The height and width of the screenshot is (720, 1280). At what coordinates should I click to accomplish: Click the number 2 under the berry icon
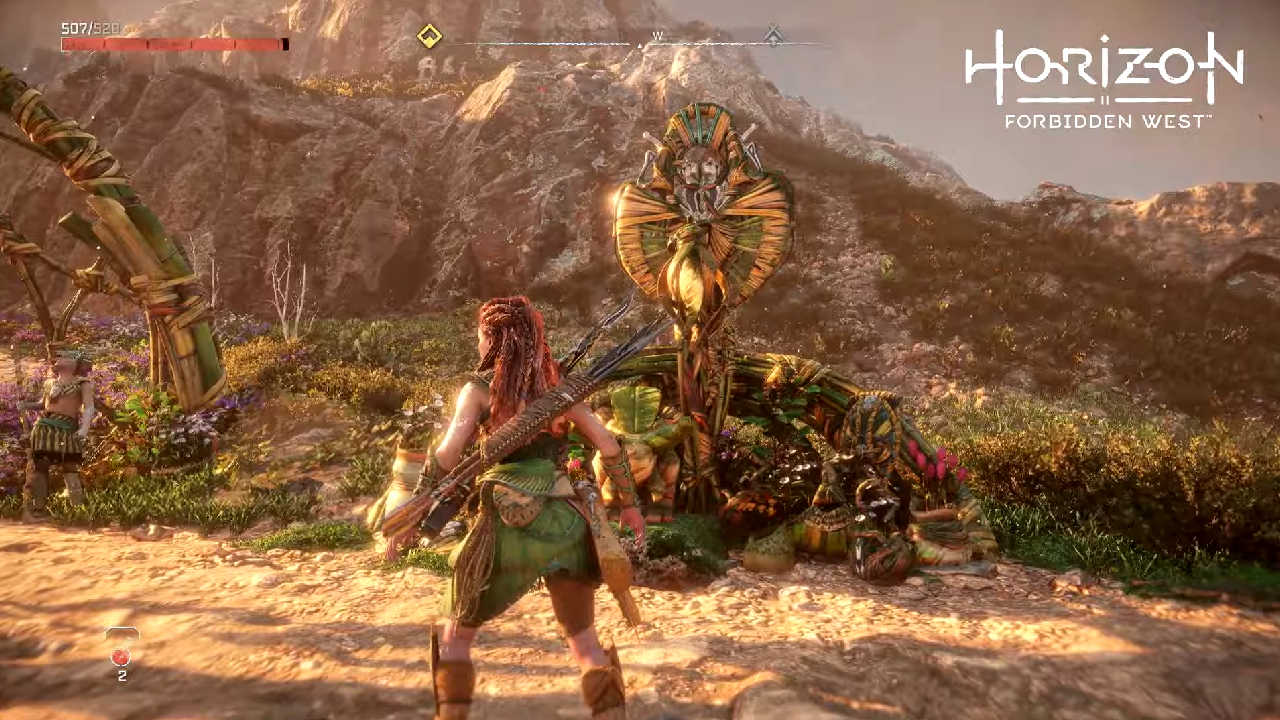pos(122,674)
